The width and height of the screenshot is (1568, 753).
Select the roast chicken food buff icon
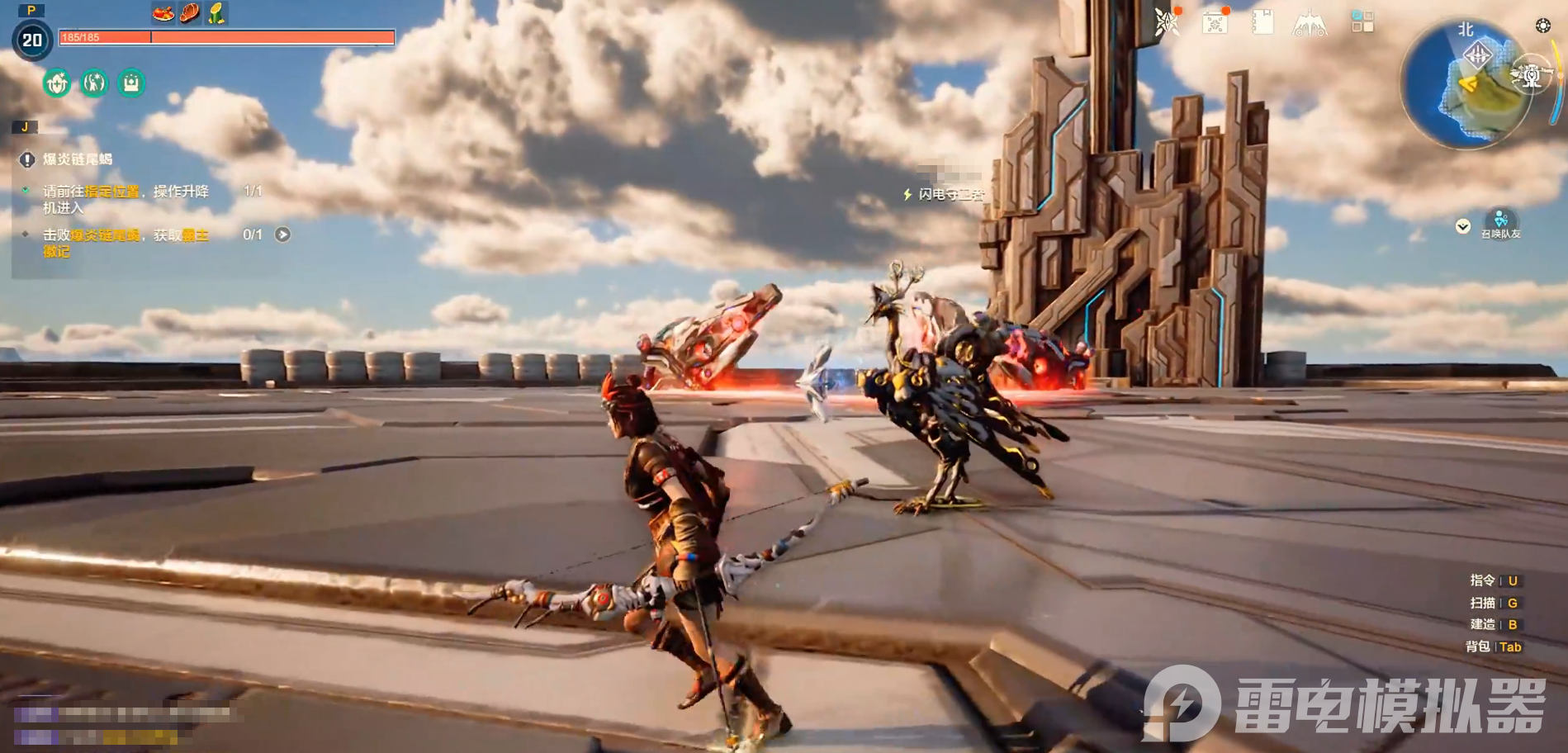[163, 13]
